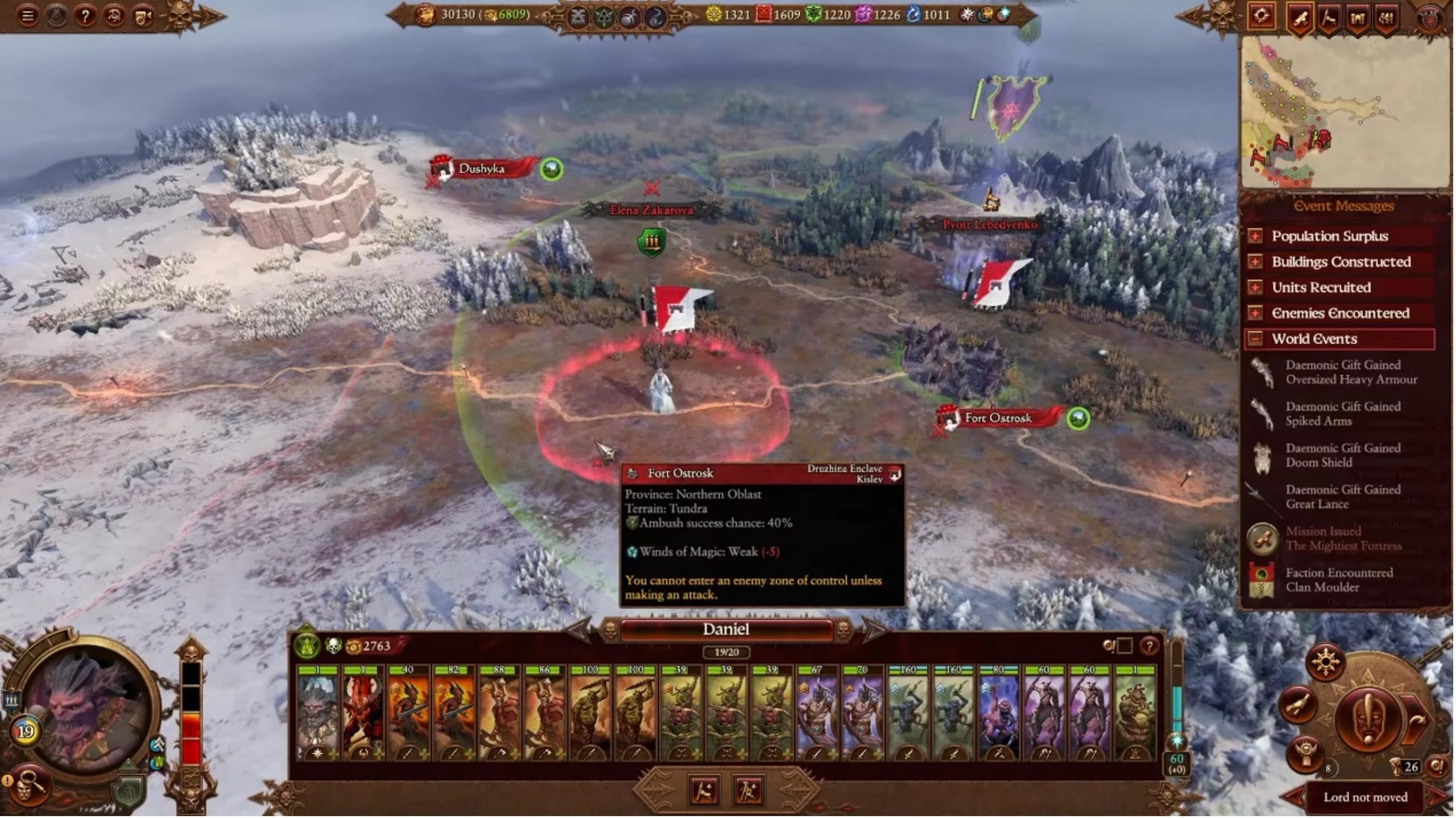The height and width of the screenshot is (818, 1456).
Task: Expand the Units Recruited messages
Action: (1255, 287)
